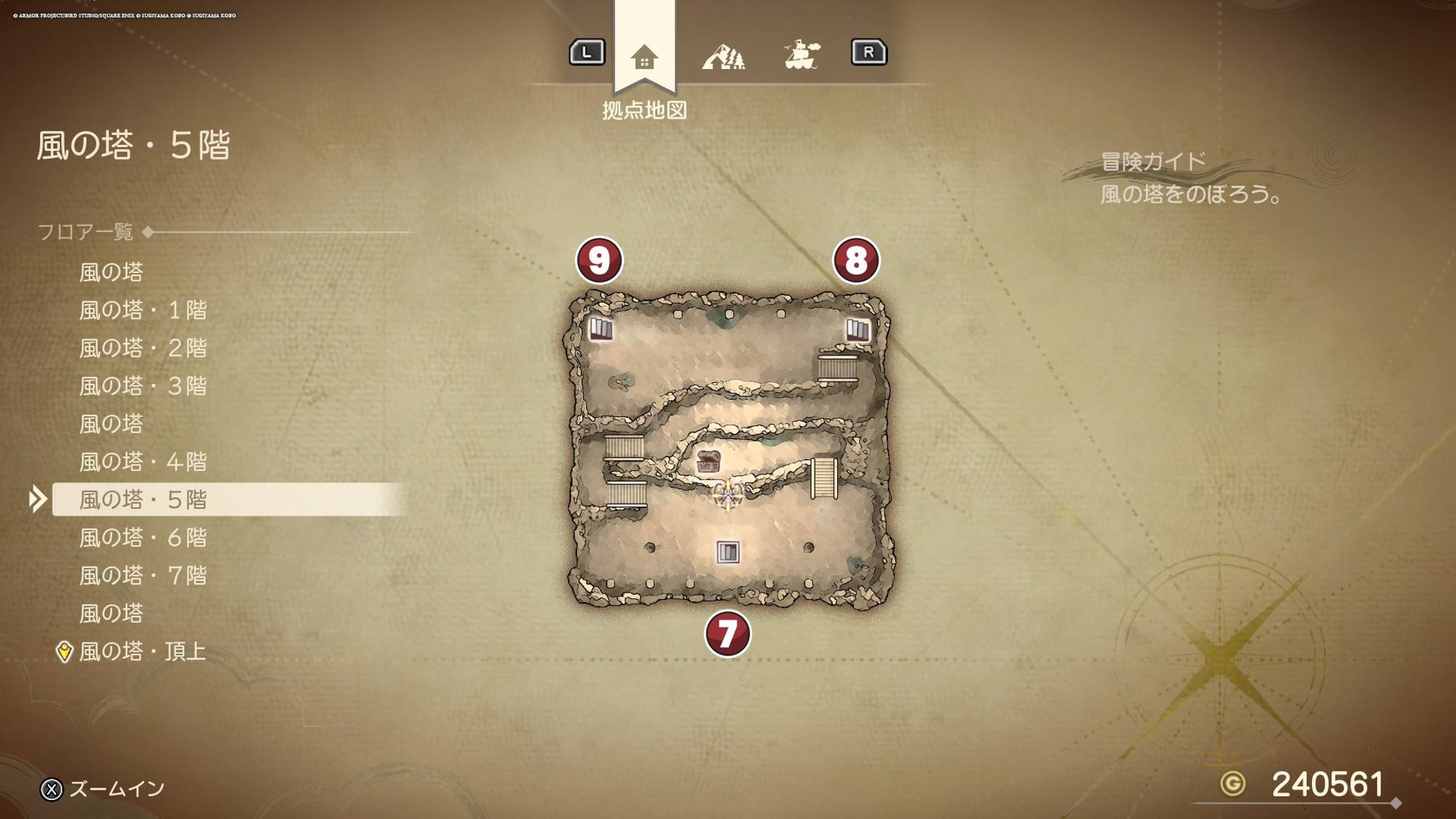Select the red number 8 map marker

click(x=856, y=260)
